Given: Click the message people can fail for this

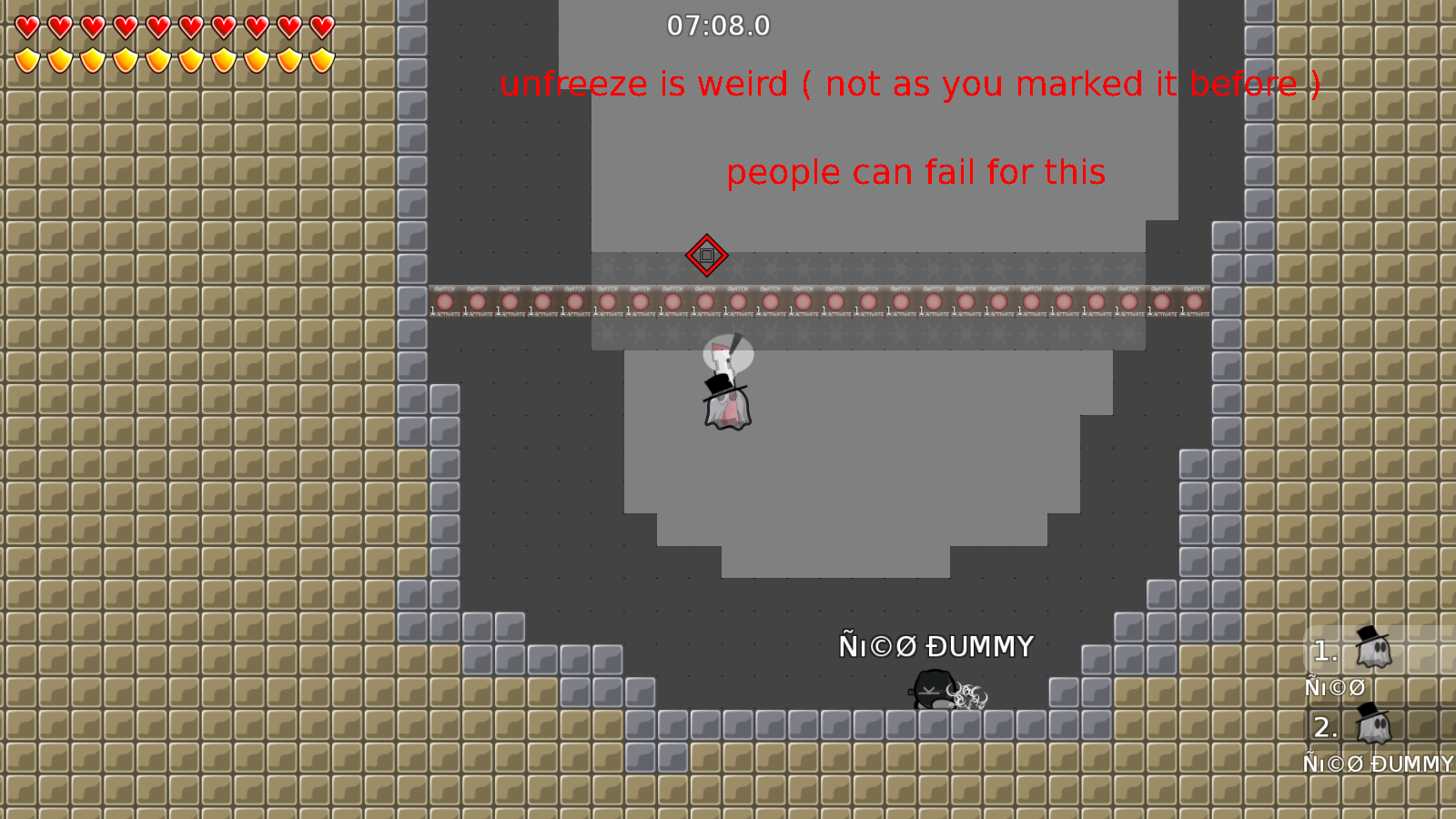Looking at the screenshot, I should pos(916,172).
